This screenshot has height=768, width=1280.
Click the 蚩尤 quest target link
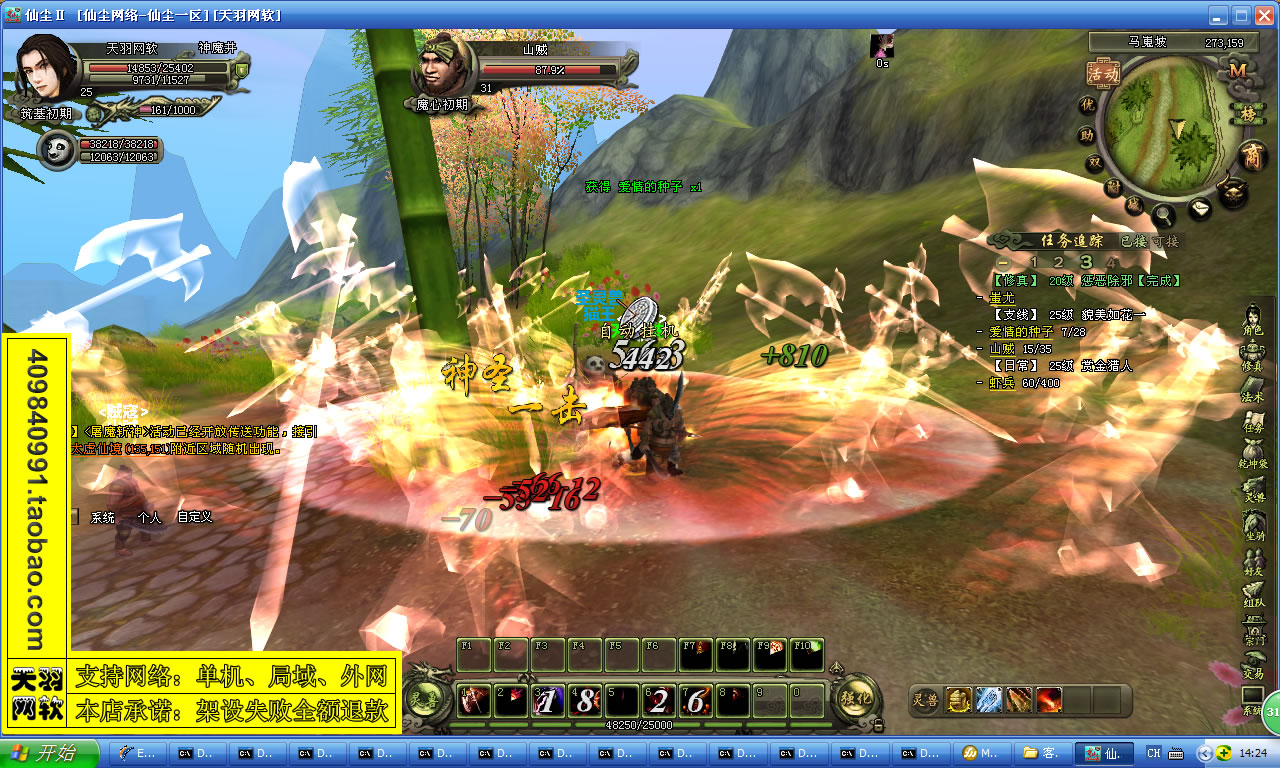(1001, 298)
